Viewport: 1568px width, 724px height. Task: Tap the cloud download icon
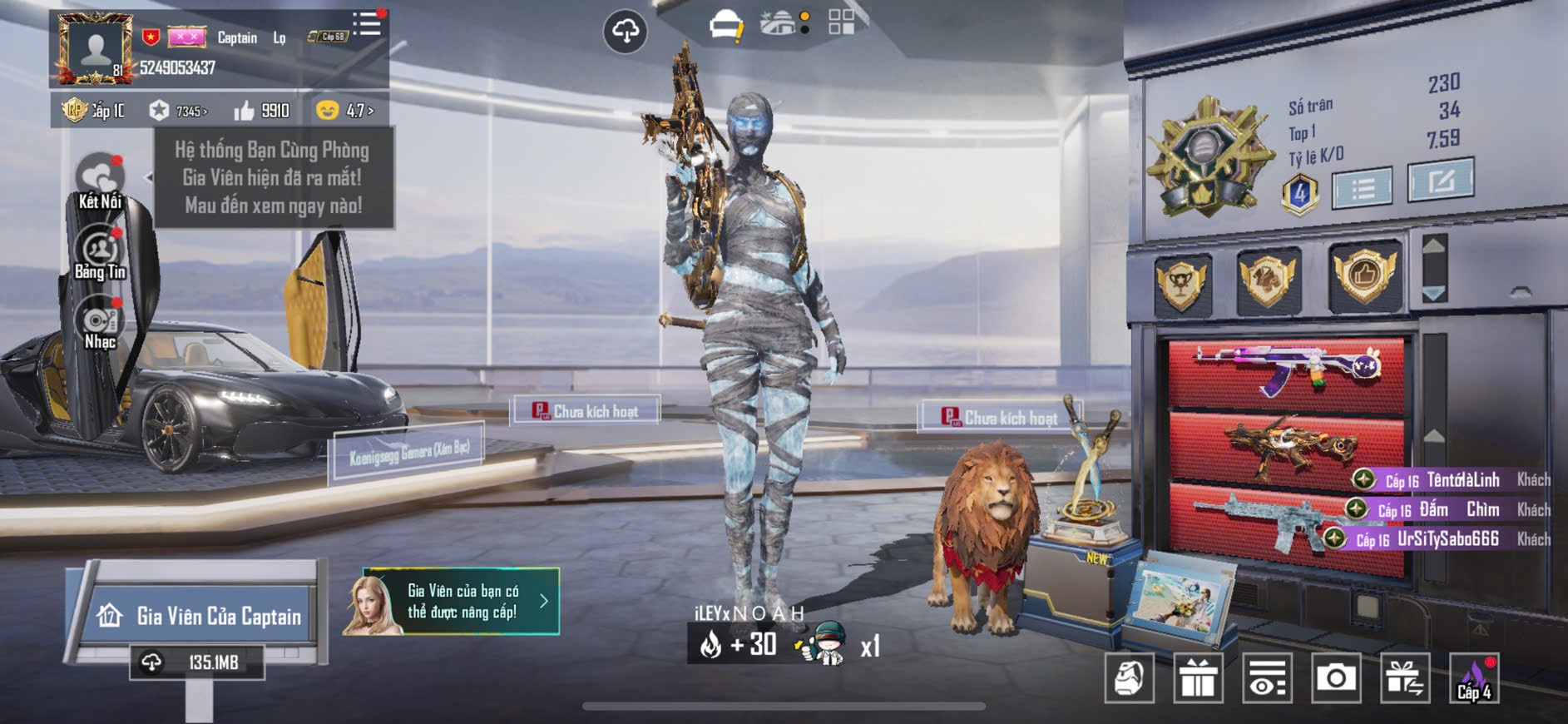625,32
